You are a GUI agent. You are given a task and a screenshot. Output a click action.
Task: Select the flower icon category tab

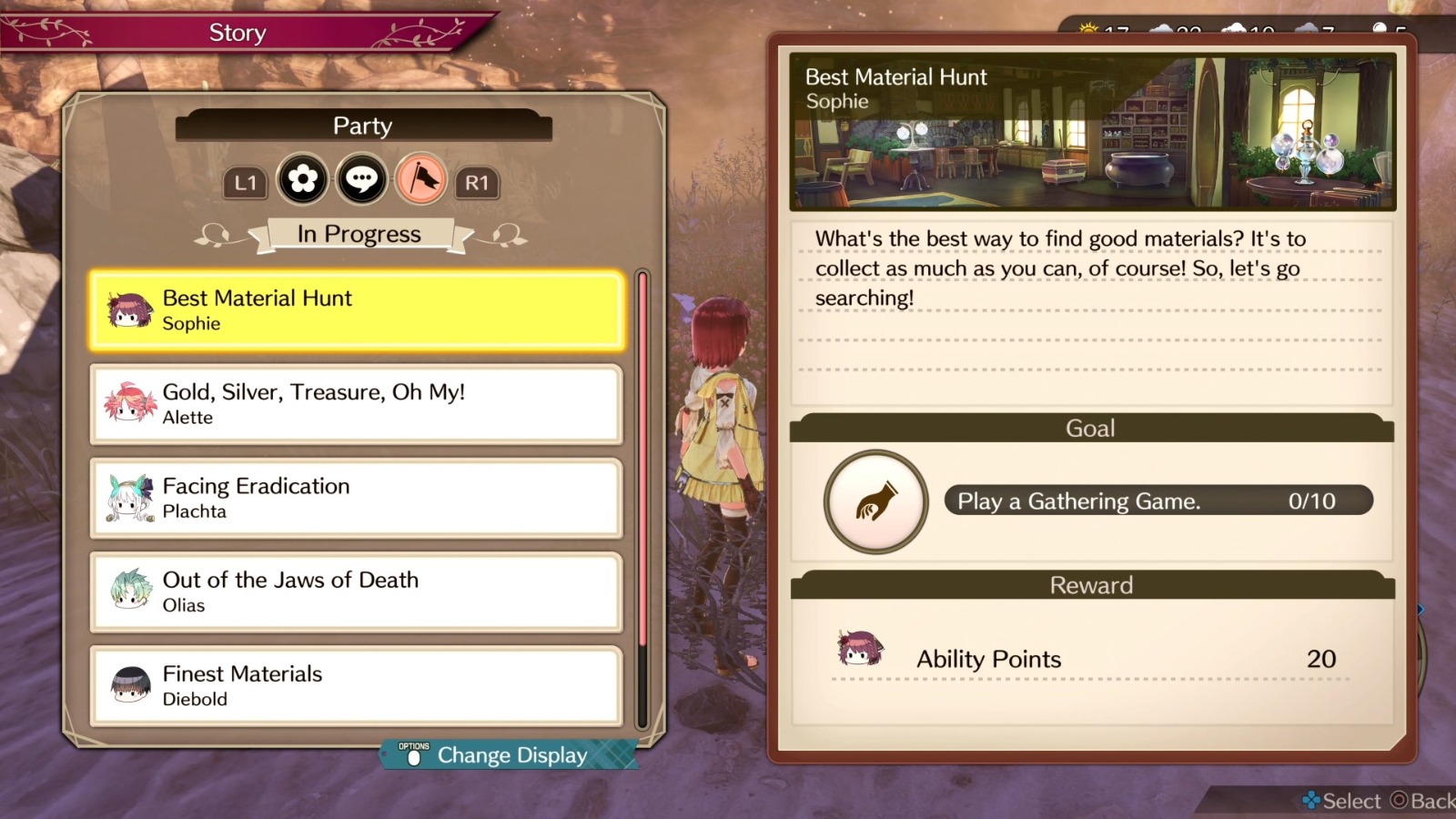point(302,180)
